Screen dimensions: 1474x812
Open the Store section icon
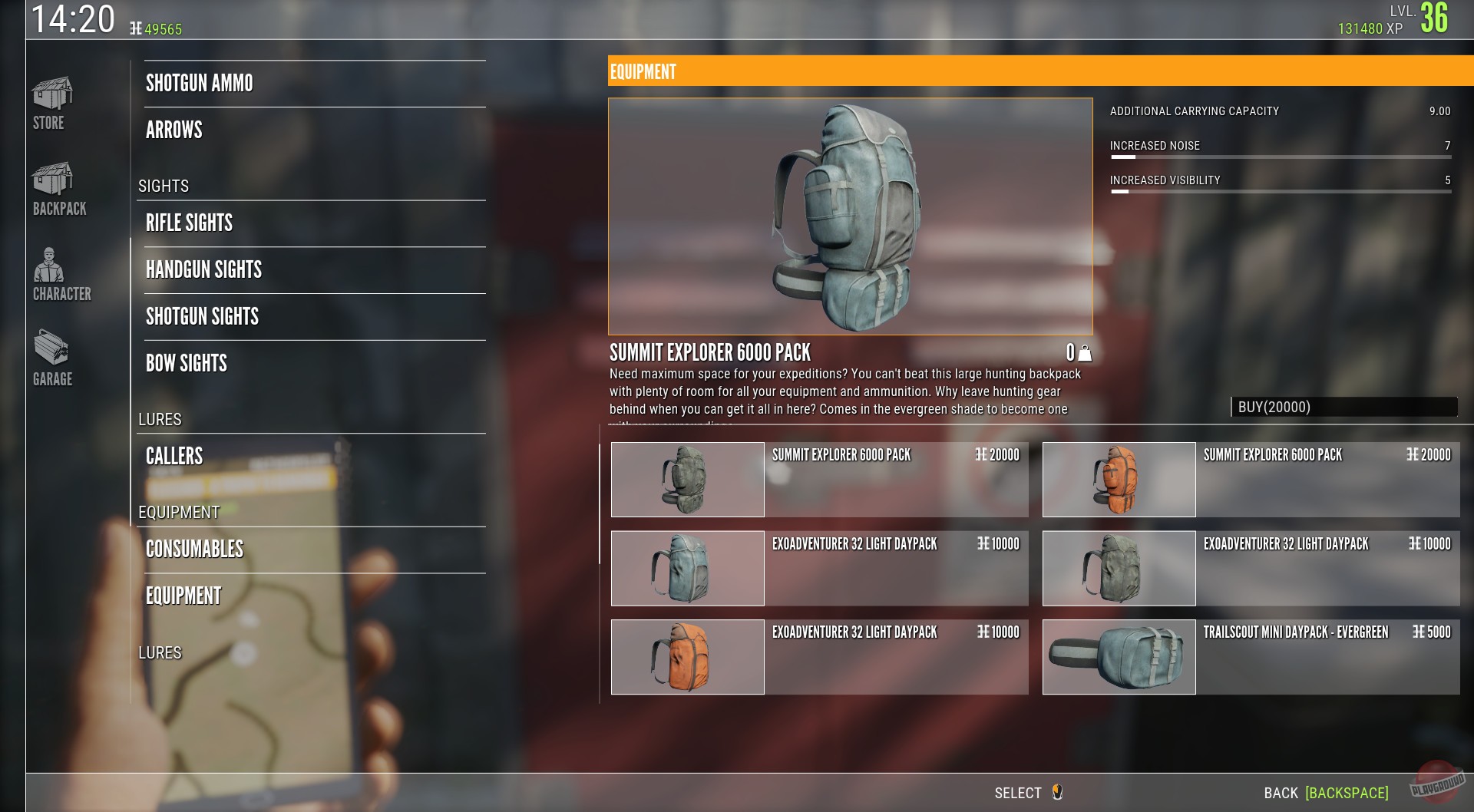point(51,100)
